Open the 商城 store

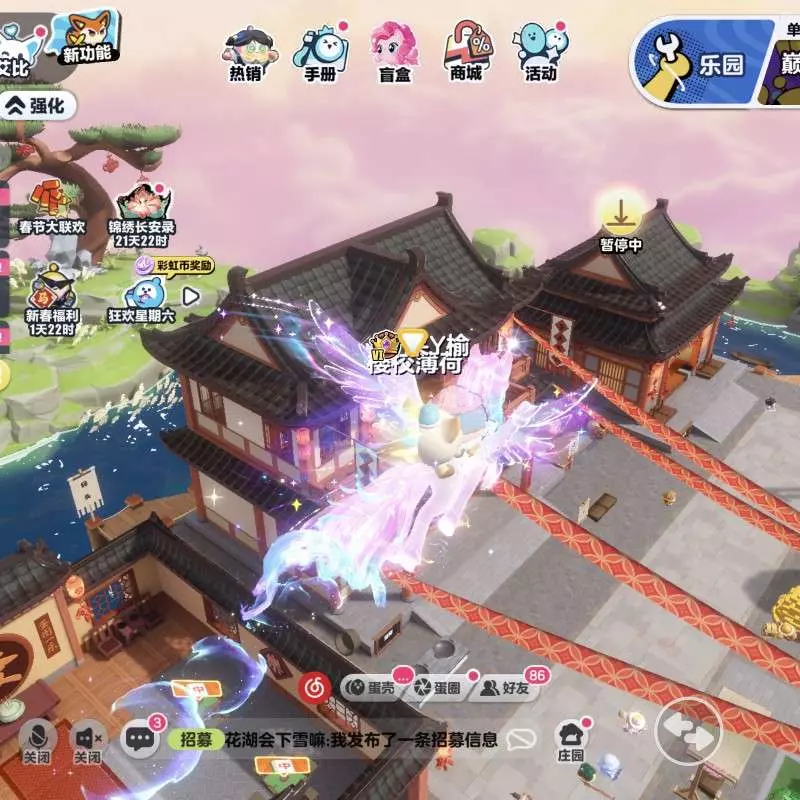pos(468,51)
